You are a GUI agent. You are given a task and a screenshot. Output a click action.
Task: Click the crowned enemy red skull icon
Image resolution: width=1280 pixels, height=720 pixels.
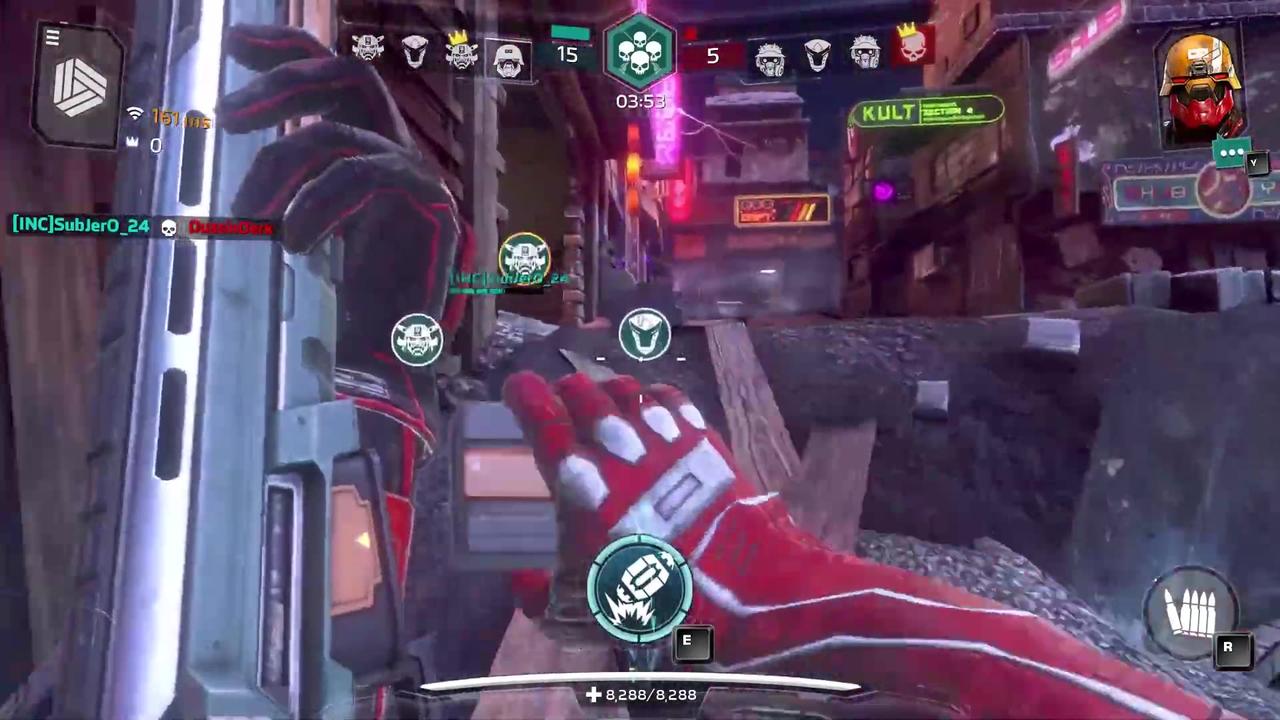(913, 50)
